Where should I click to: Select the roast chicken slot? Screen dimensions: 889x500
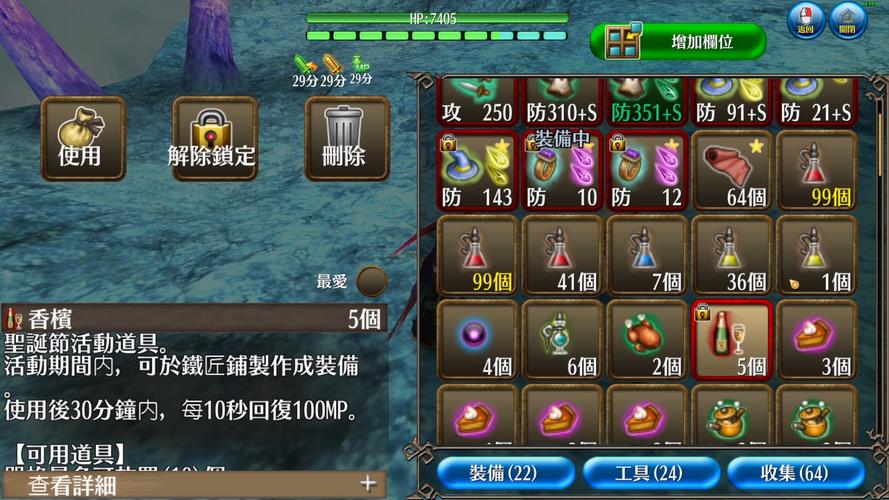point(647,340)
